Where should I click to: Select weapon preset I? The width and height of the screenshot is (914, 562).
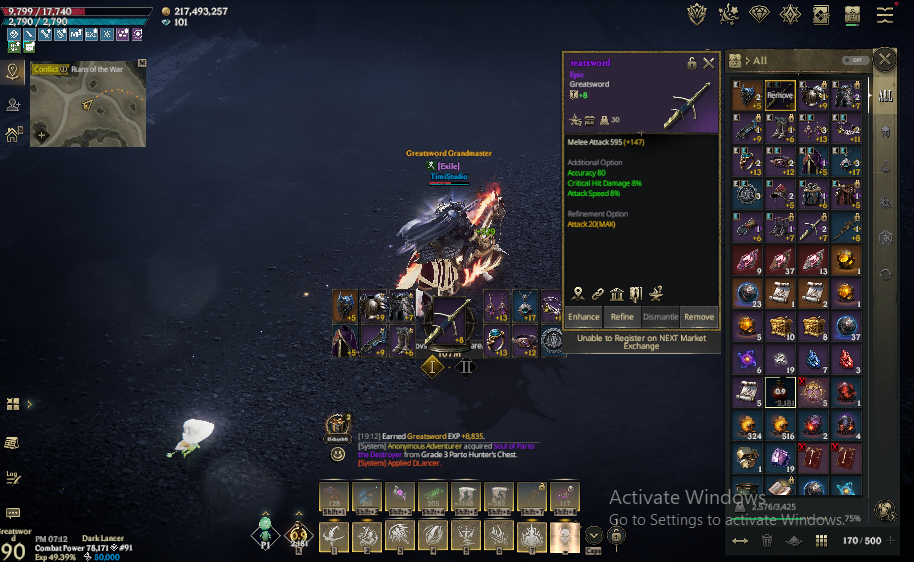tap(432, 366)
